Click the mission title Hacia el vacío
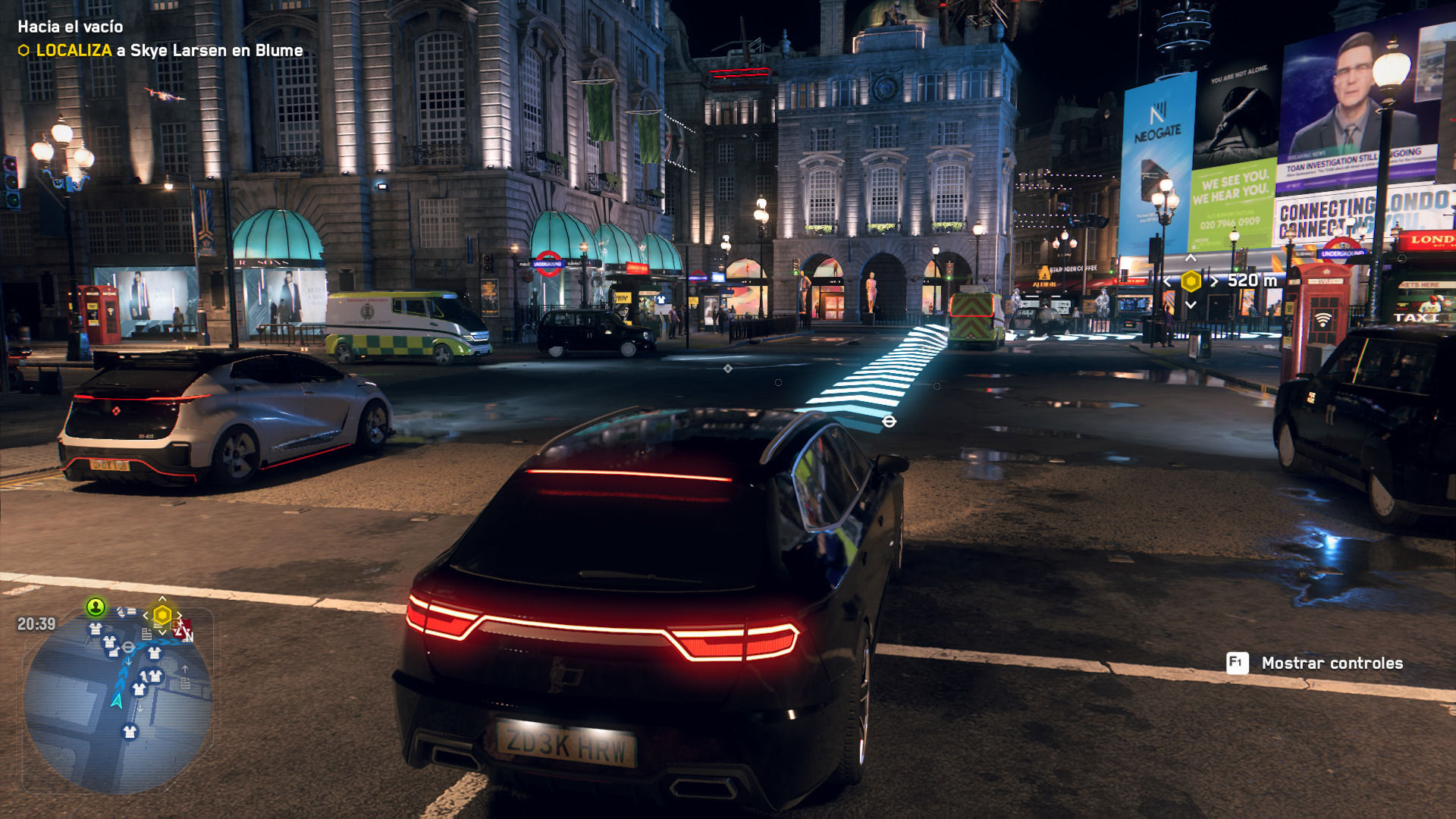 [71, 27]
